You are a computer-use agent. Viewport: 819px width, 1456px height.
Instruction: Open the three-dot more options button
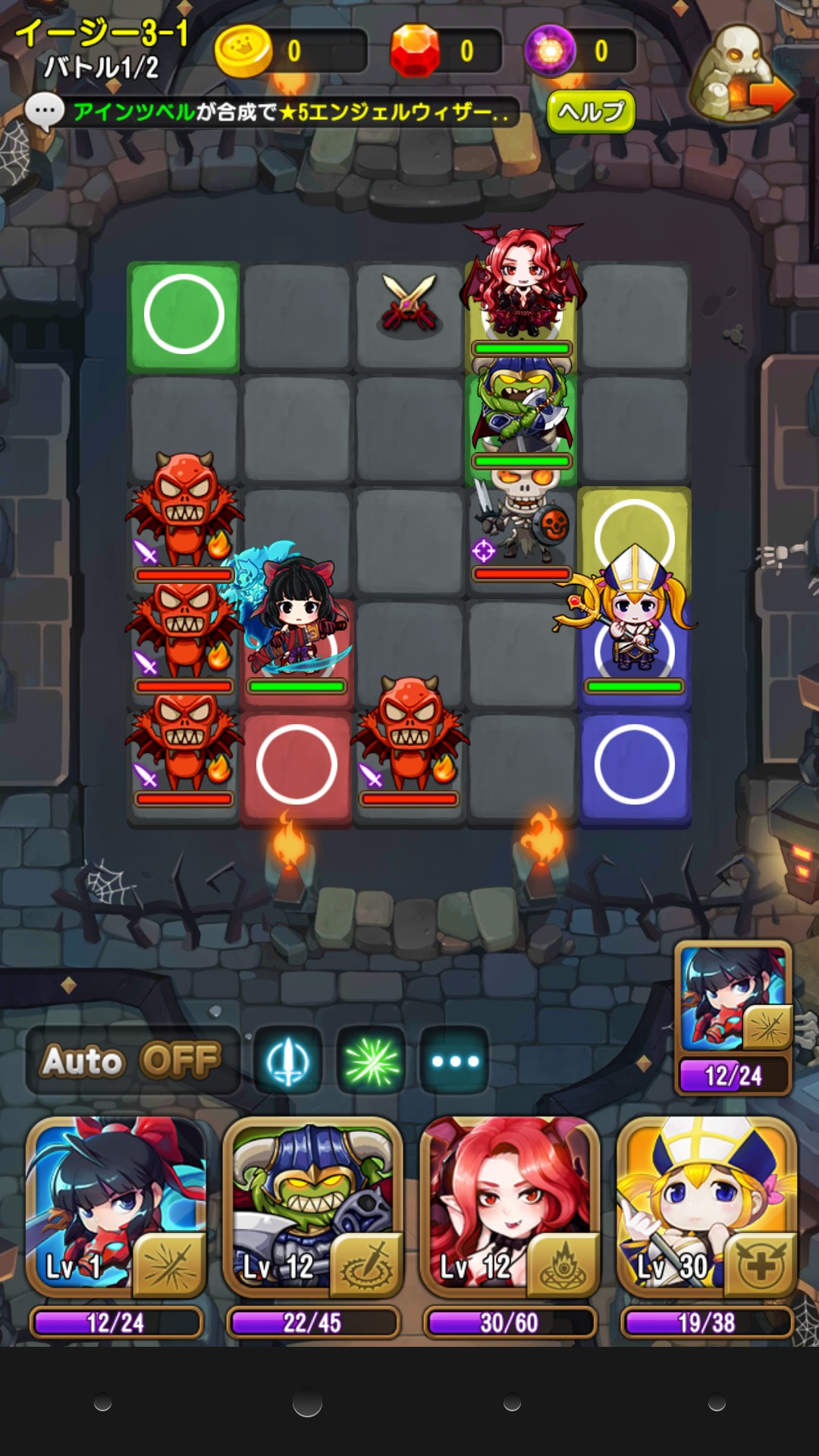click(454, 1060)
